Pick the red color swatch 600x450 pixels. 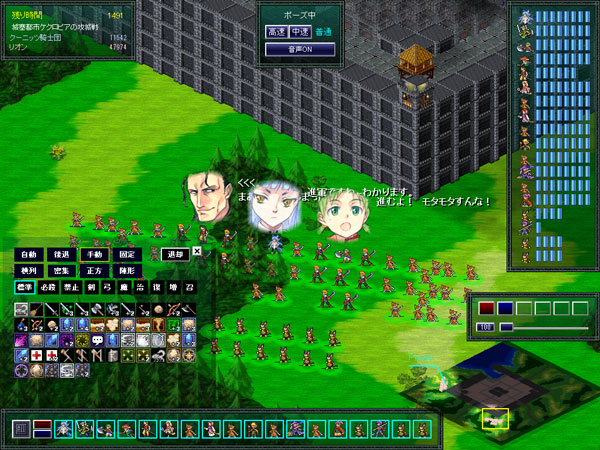coord(486,308)
